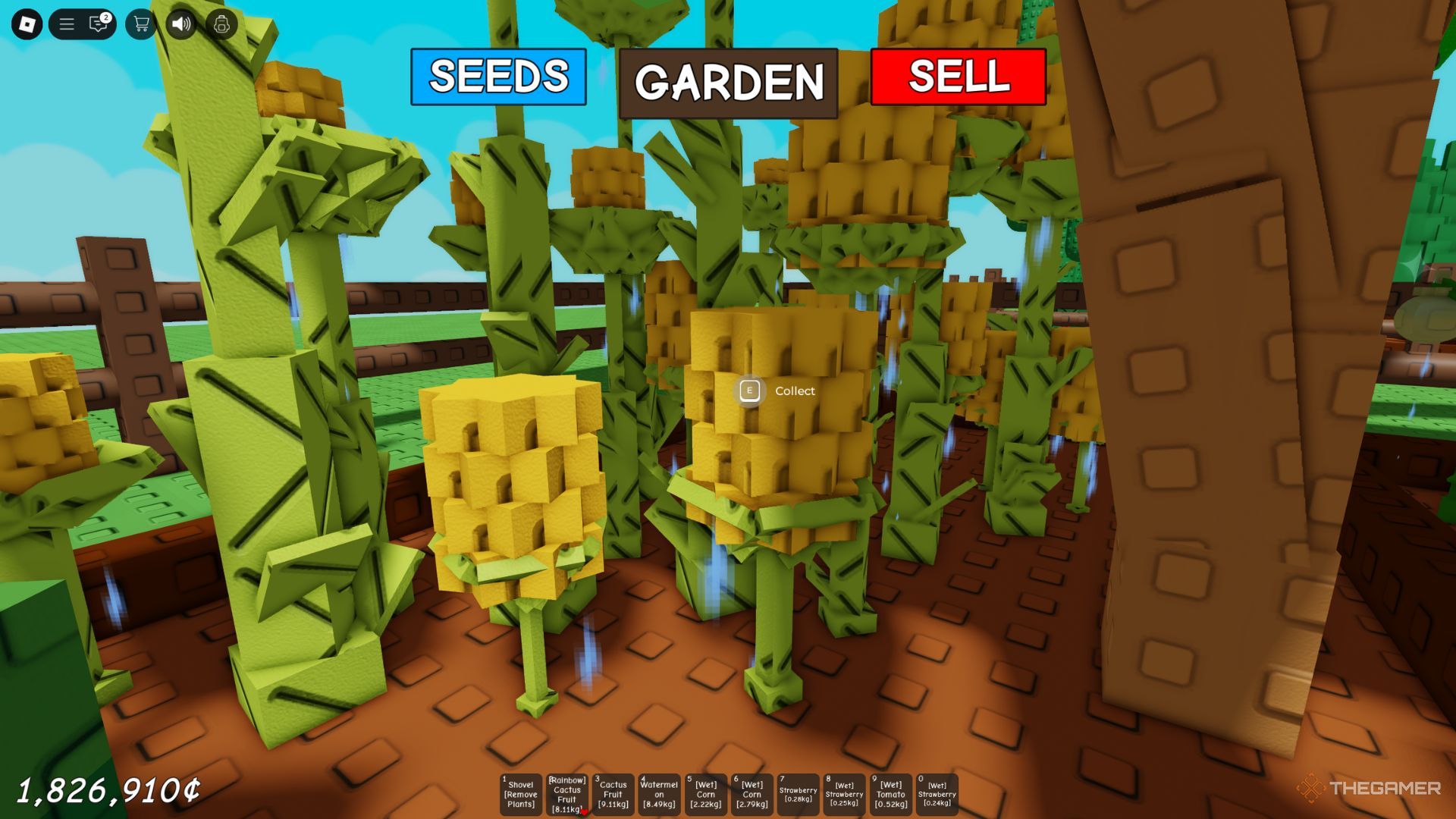The image size is (1456, 819).
Task: Select the Strawberry 0.28kg slot
Action: tap(798, 794)
